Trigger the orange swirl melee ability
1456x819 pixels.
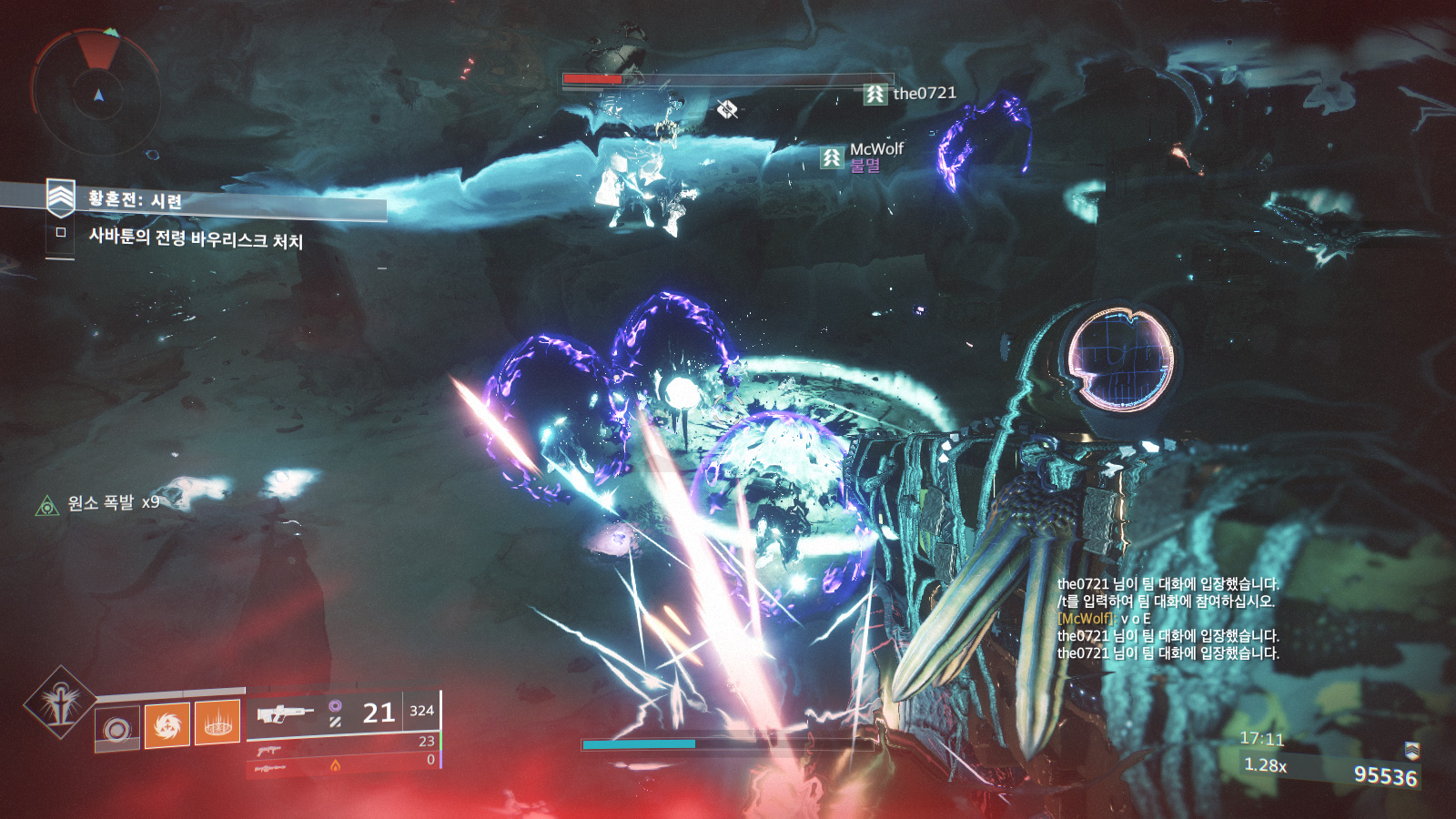pos(167,724)
